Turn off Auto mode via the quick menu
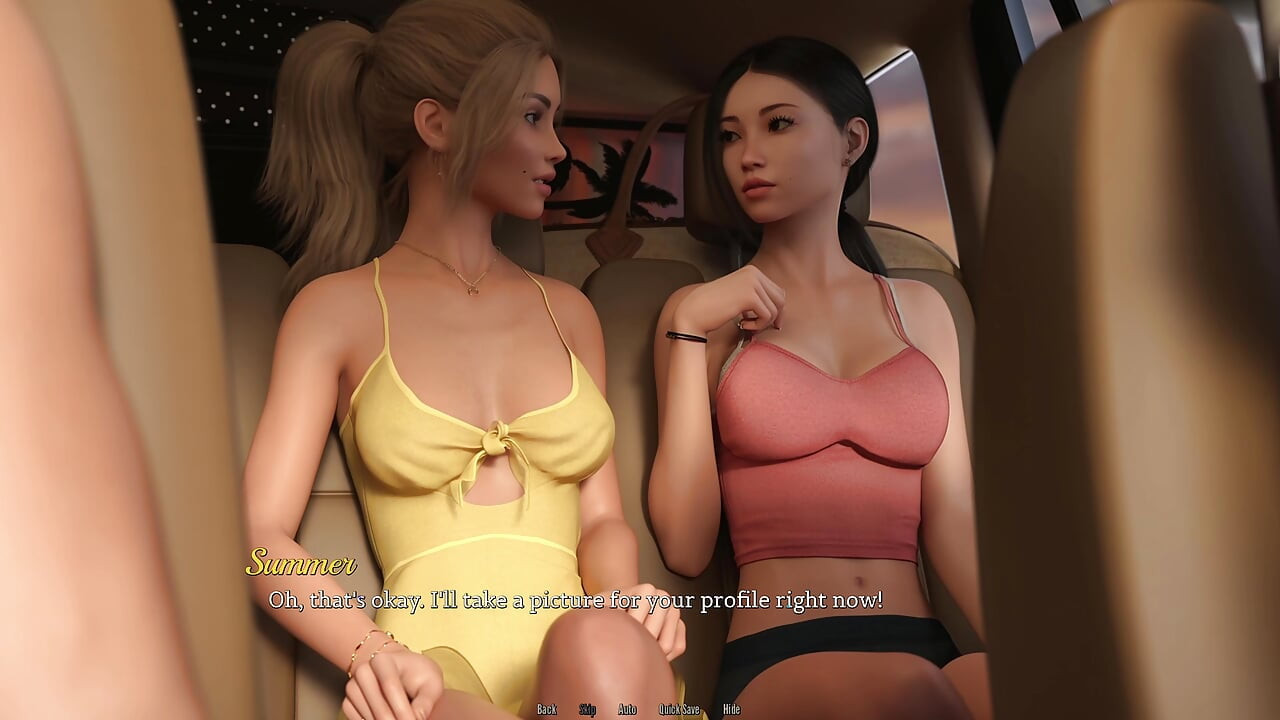The image size is (1280, 720). [627, 709]
